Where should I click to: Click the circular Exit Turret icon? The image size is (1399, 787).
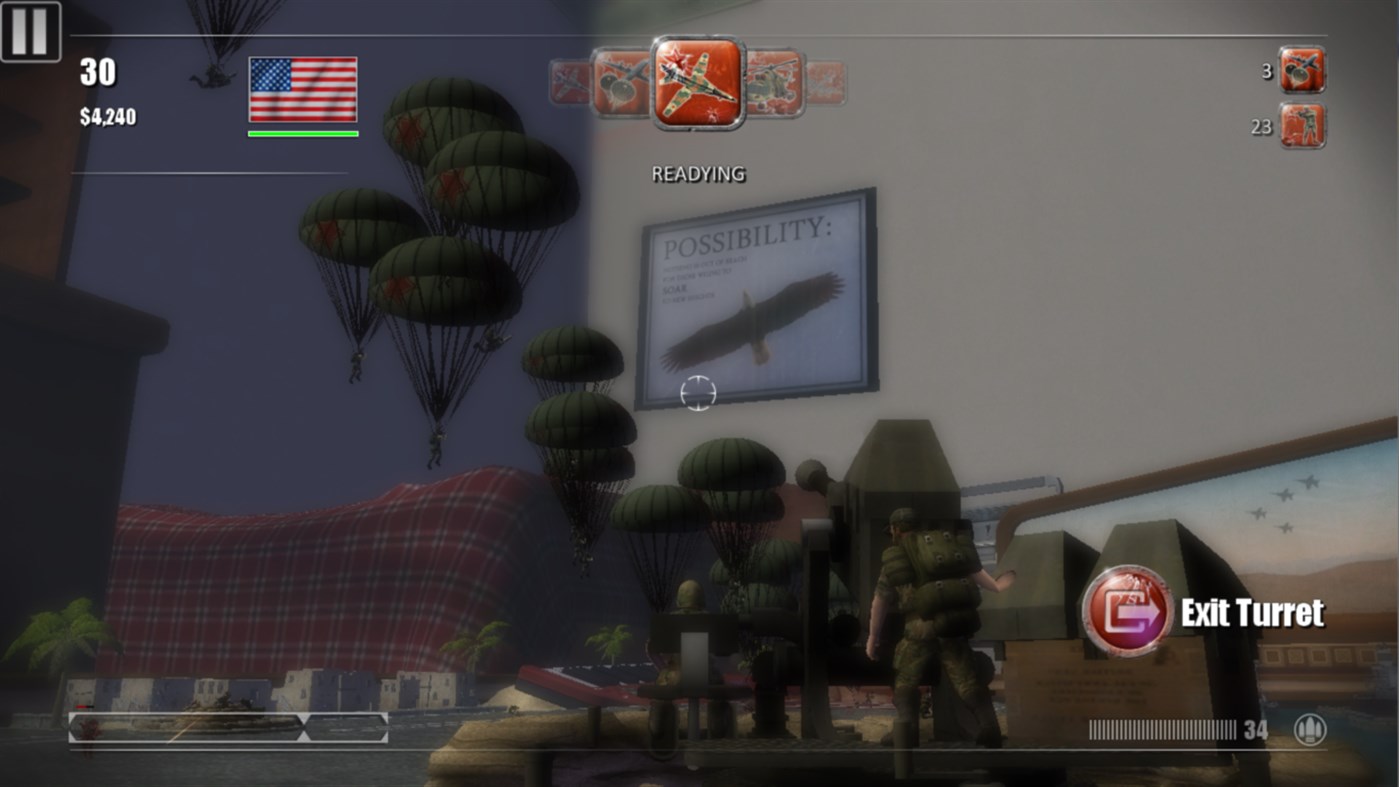[x=1131, y=613]
